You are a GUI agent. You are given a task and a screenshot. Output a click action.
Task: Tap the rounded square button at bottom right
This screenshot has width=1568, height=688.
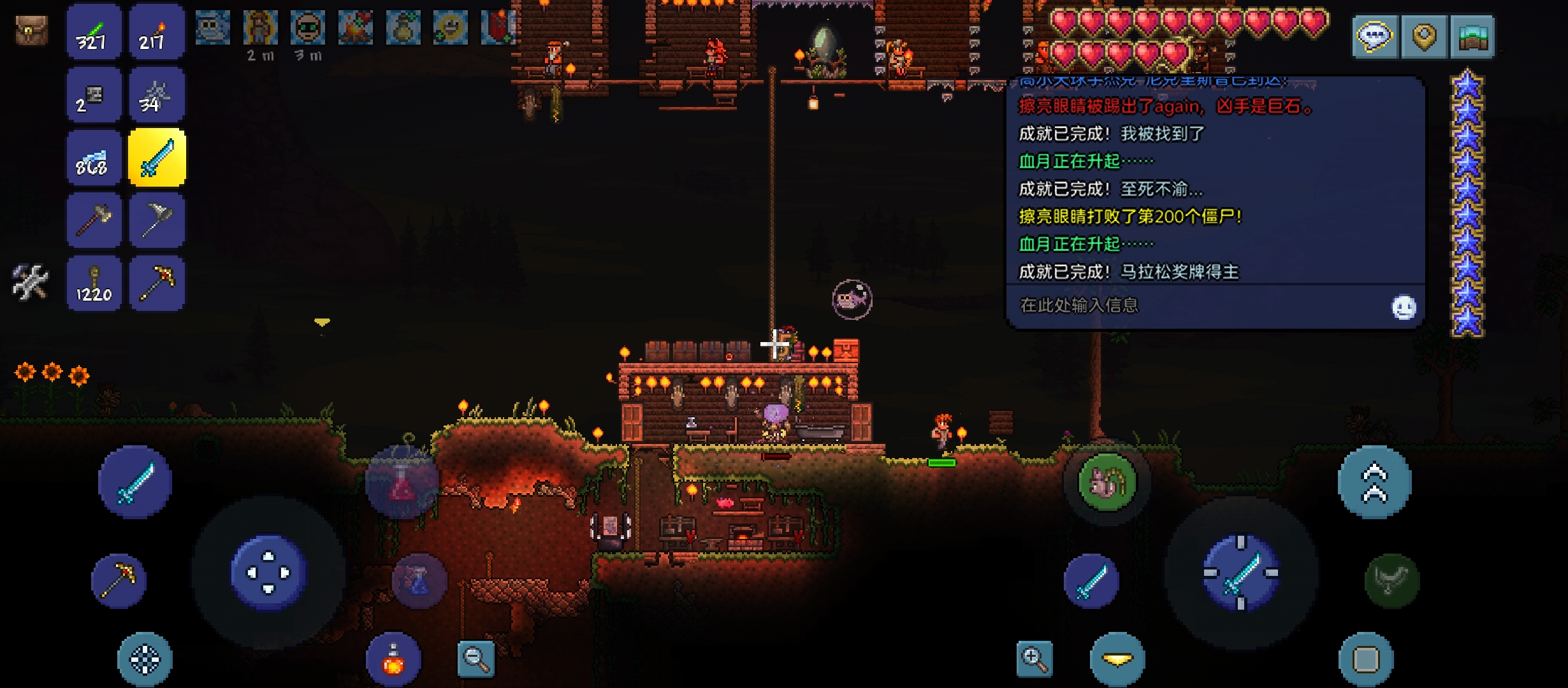1366,659
